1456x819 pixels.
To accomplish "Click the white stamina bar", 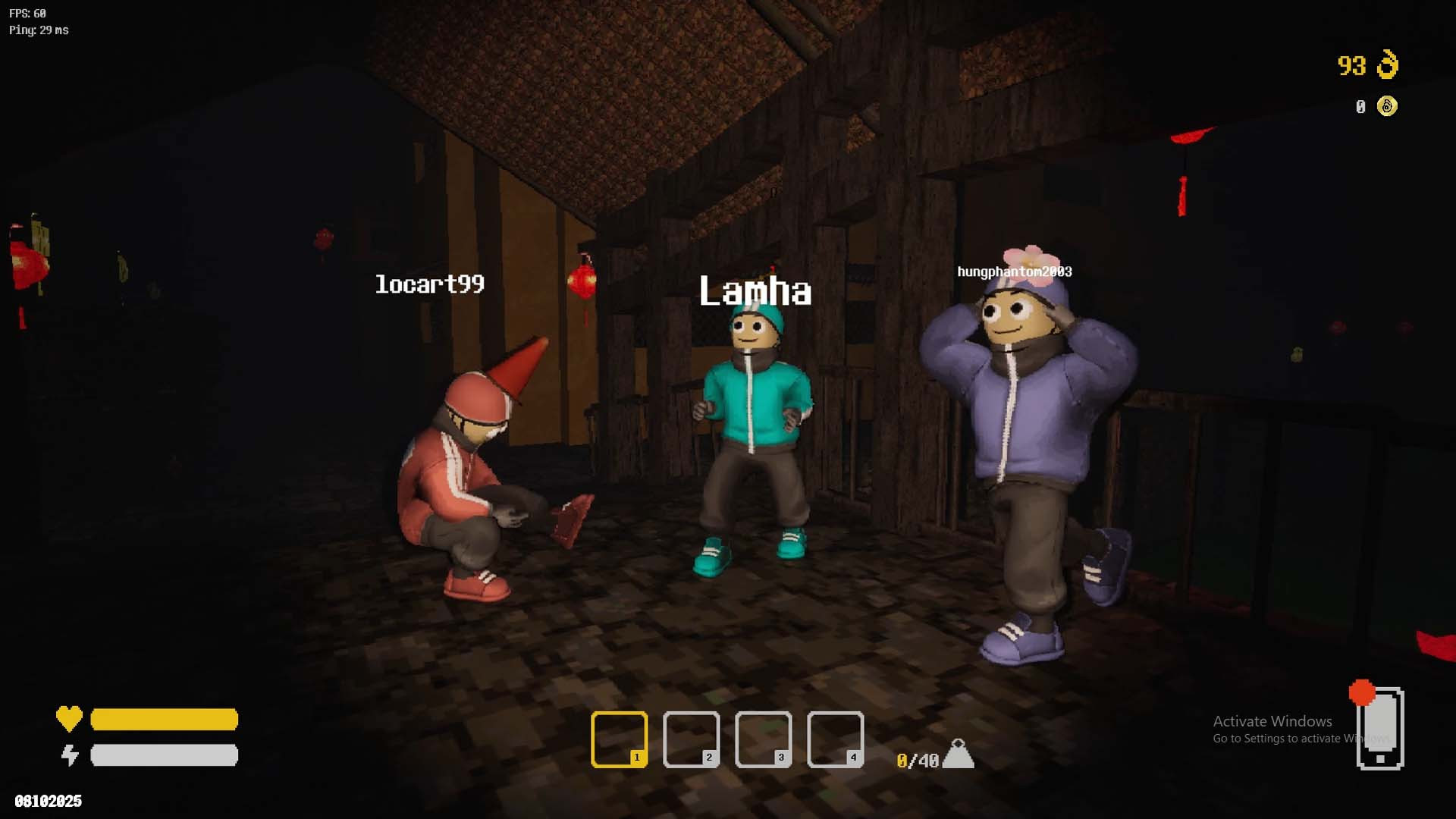I will (x=163, y=756).
